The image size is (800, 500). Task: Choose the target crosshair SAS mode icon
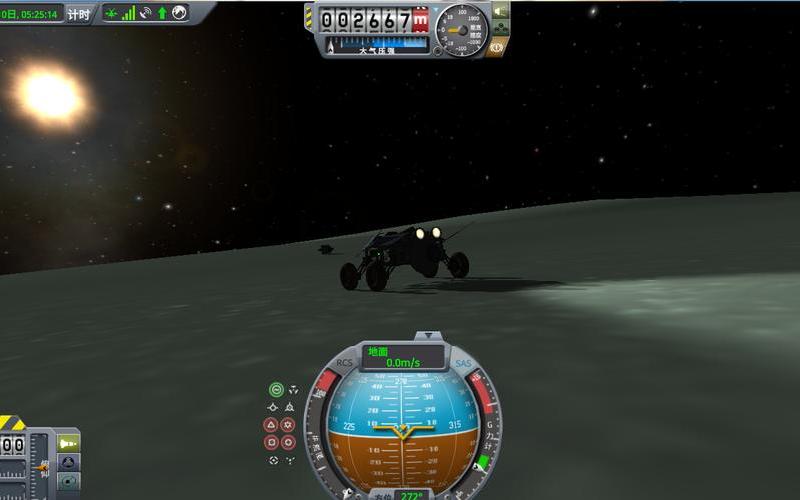pos(273,460)
